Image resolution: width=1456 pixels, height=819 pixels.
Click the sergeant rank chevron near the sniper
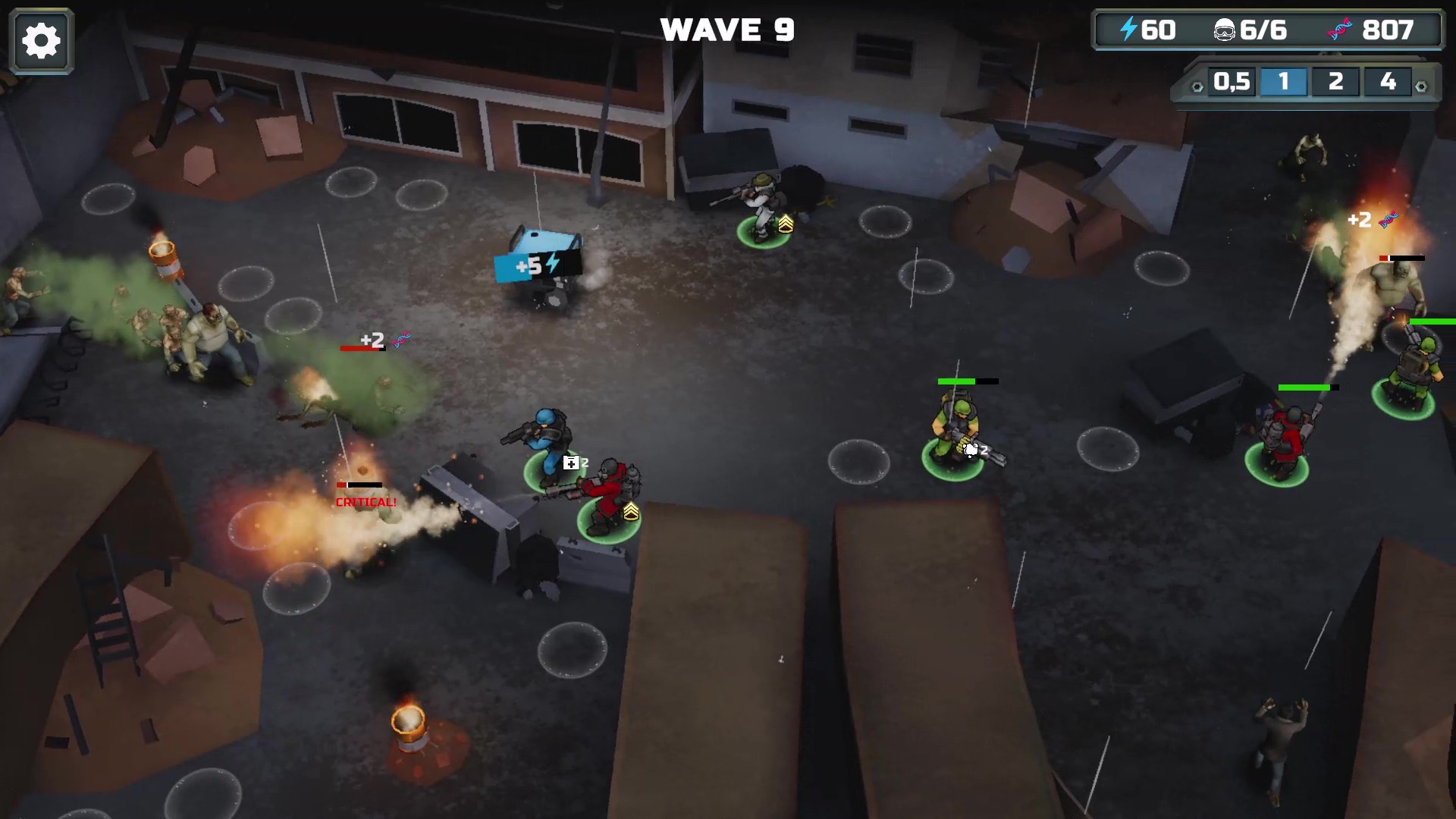click(786, 223)
